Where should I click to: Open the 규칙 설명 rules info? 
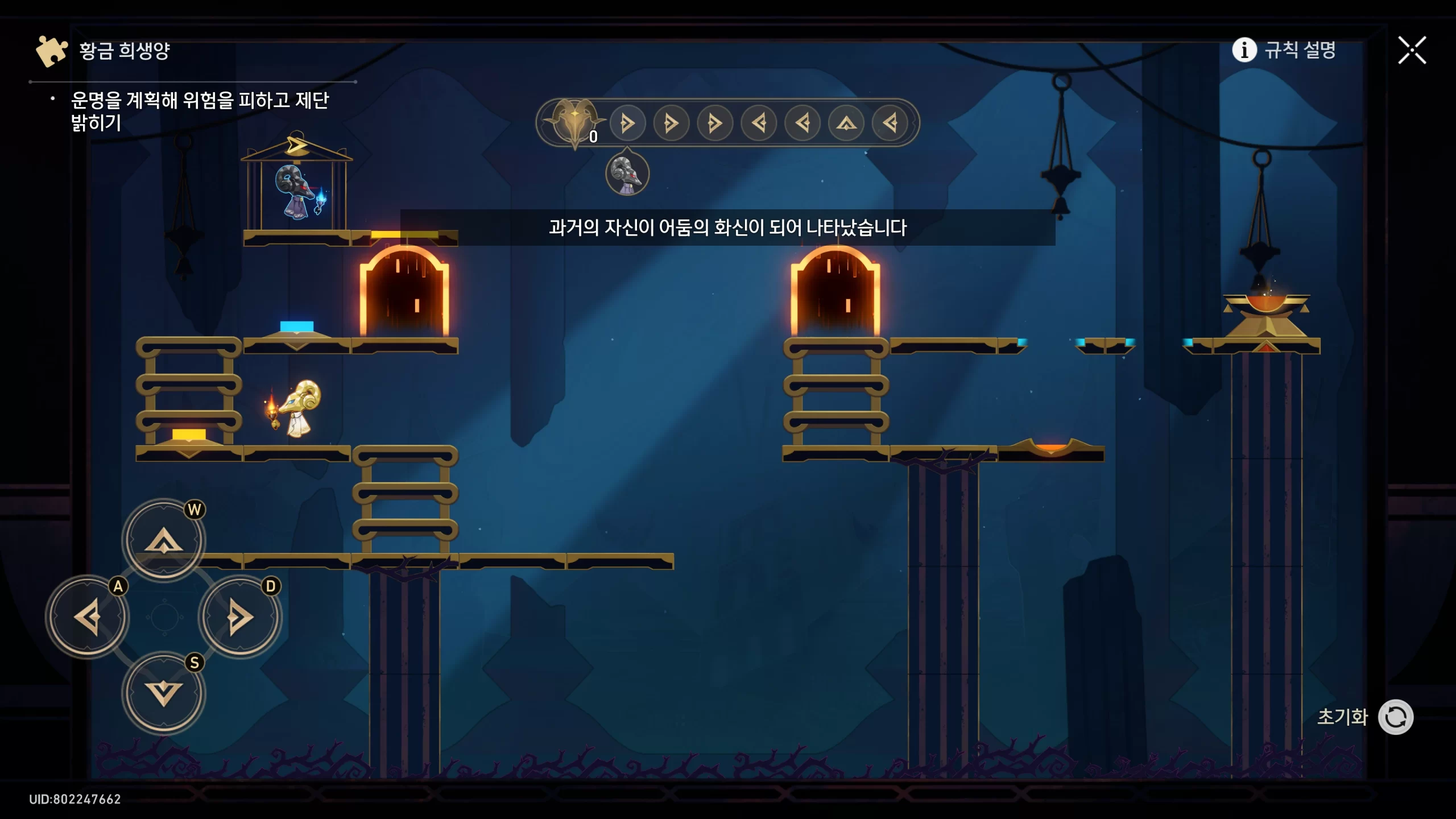point(1284,50)
